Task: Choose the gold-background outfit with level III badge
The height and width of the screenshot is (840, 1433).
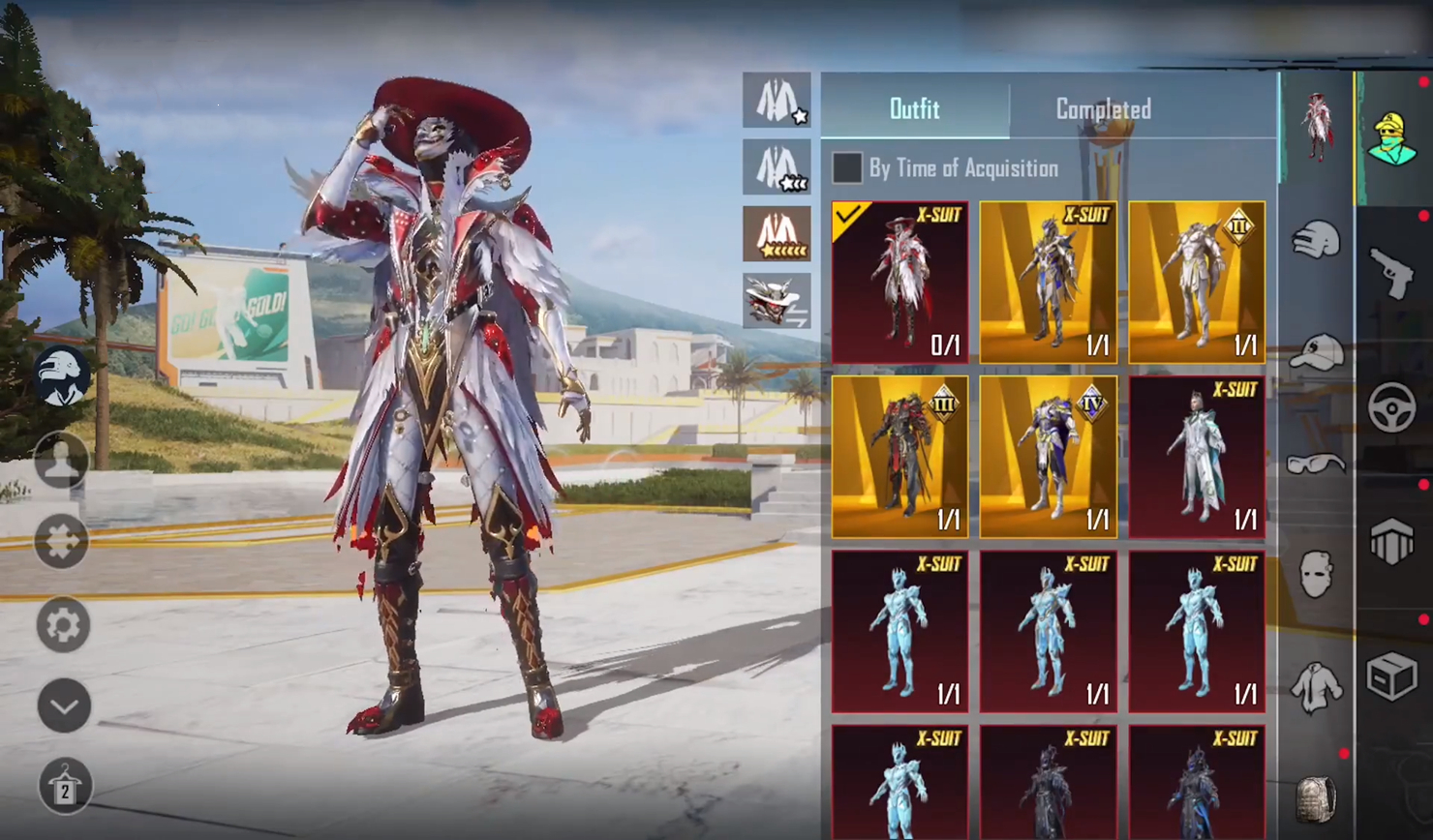Action: point(899,456)
